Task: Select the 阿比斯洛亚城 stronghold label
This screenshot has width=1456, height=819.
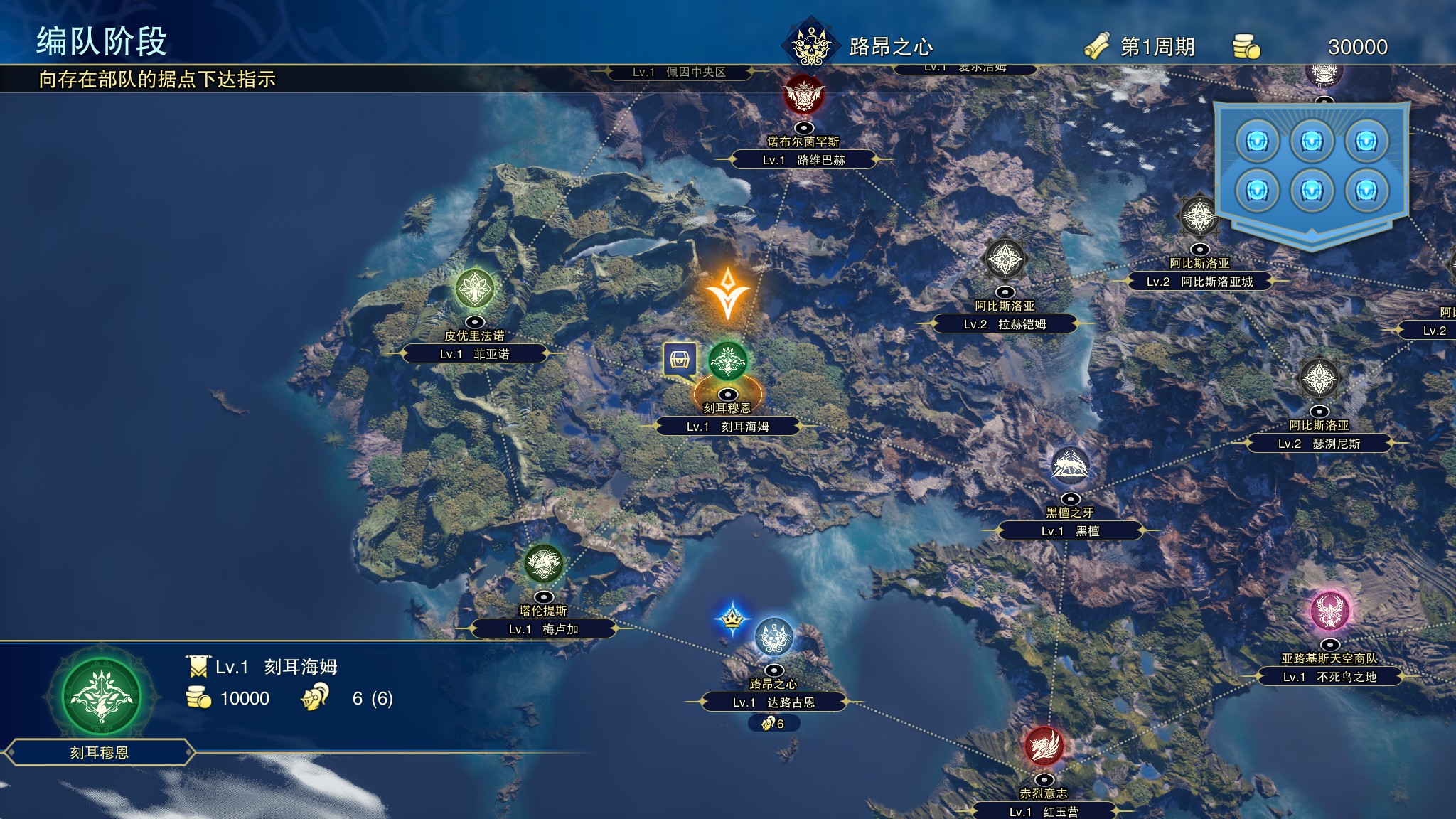Action: [x=1199, y=282]
